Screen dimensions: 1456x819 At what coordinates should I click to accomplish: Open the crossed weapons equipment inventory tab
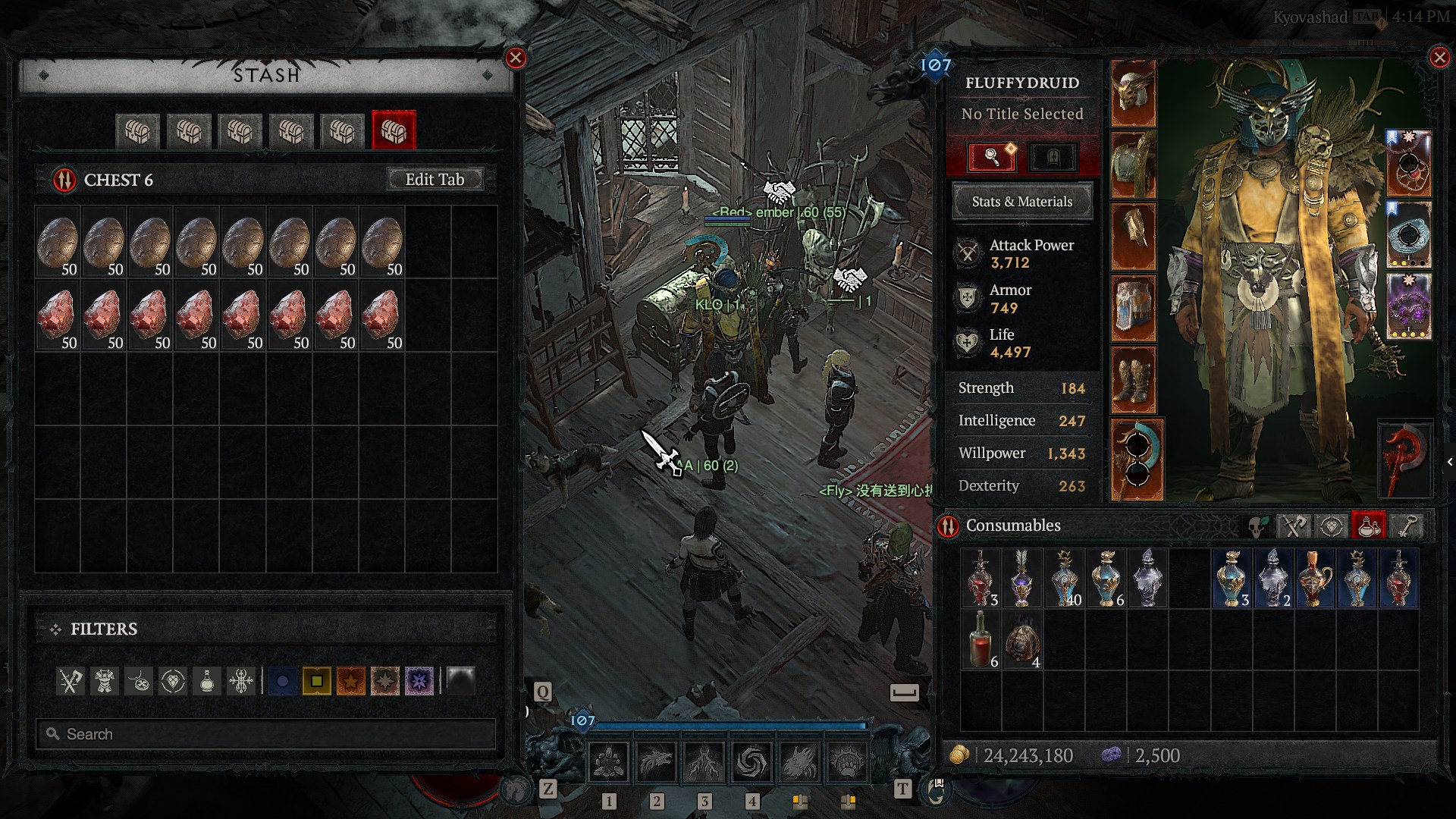click(x=1294, y=526)
